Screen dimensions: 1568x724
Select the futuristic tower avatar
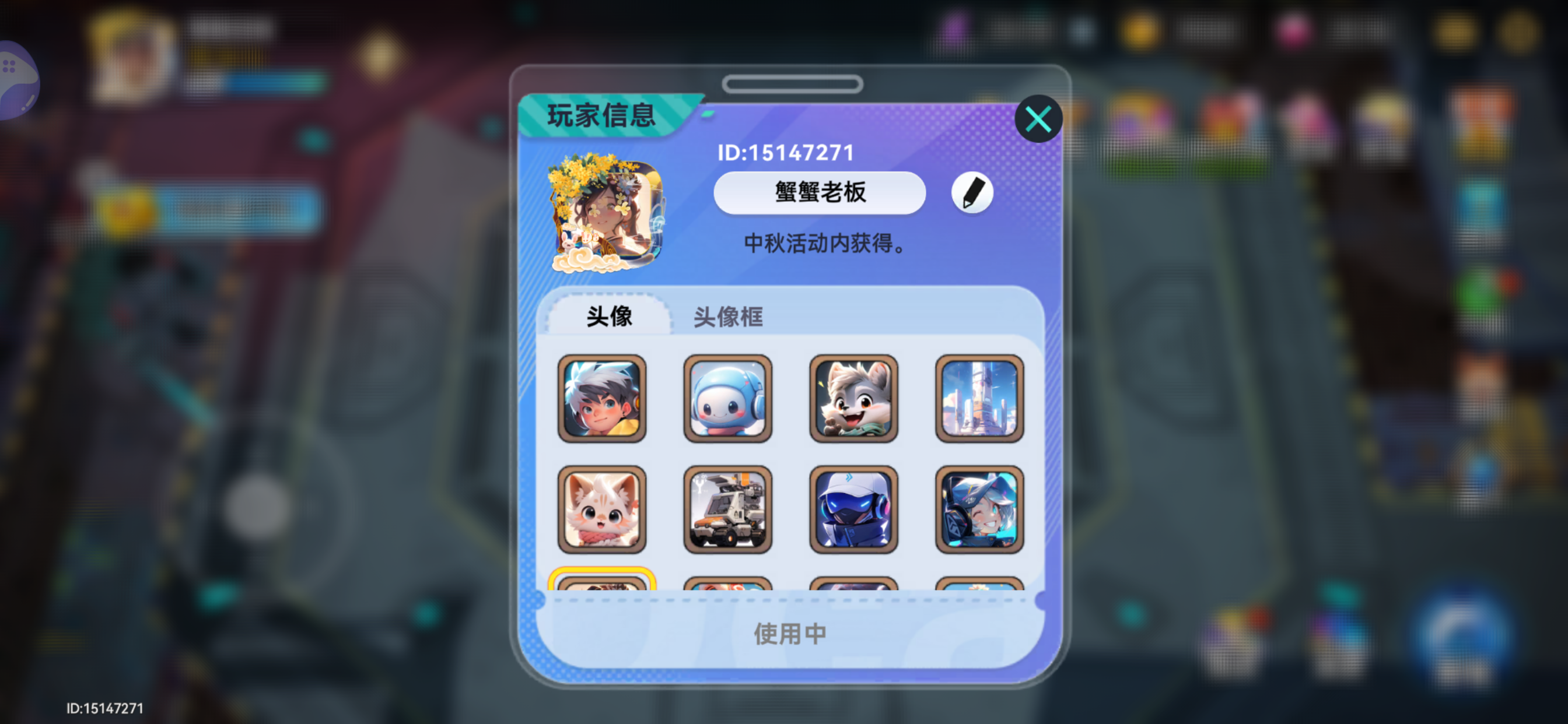(x=979, y=399)
